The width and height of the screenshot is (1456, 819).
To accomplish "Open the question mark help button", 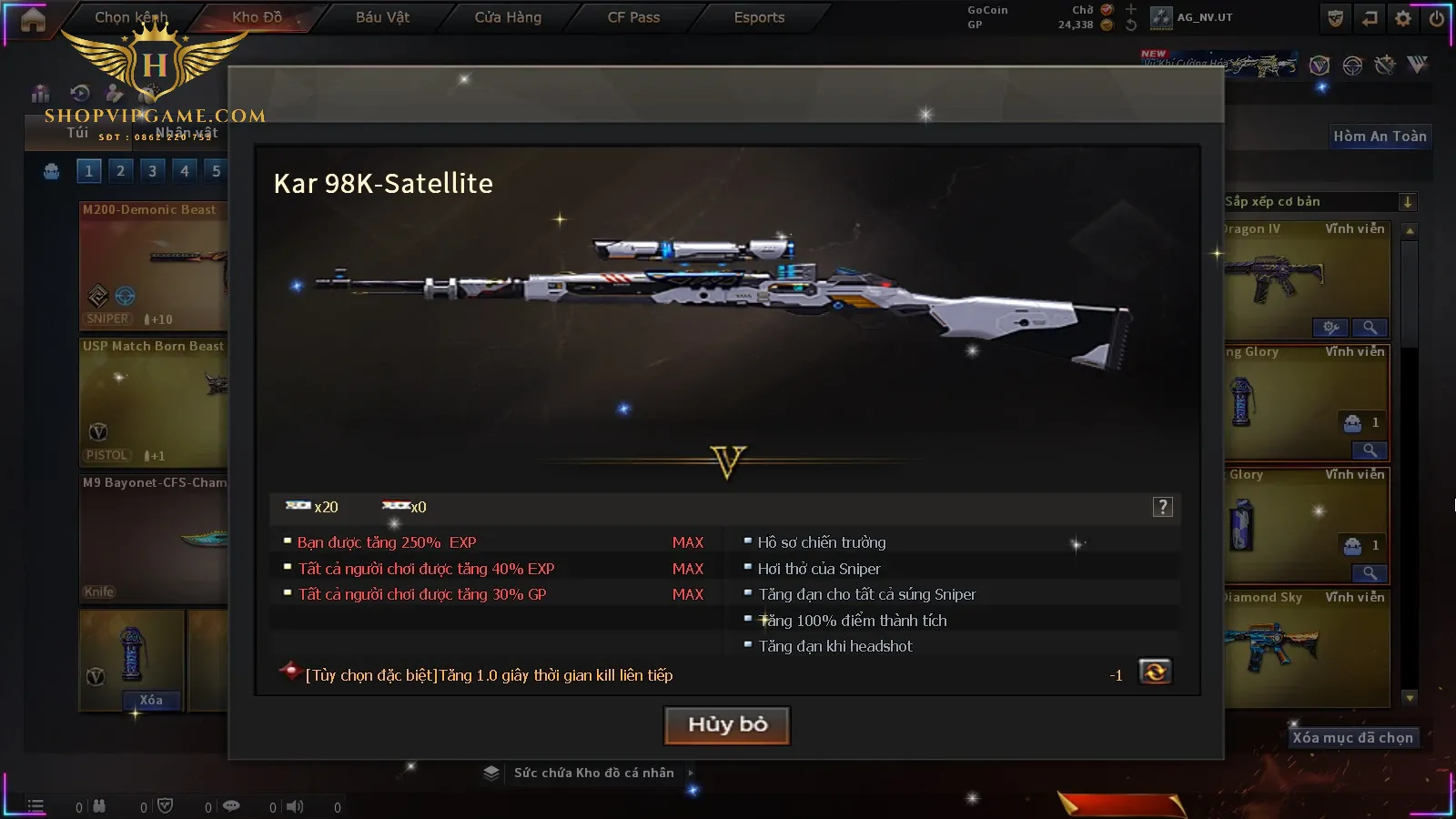I will coord(1162,507).
